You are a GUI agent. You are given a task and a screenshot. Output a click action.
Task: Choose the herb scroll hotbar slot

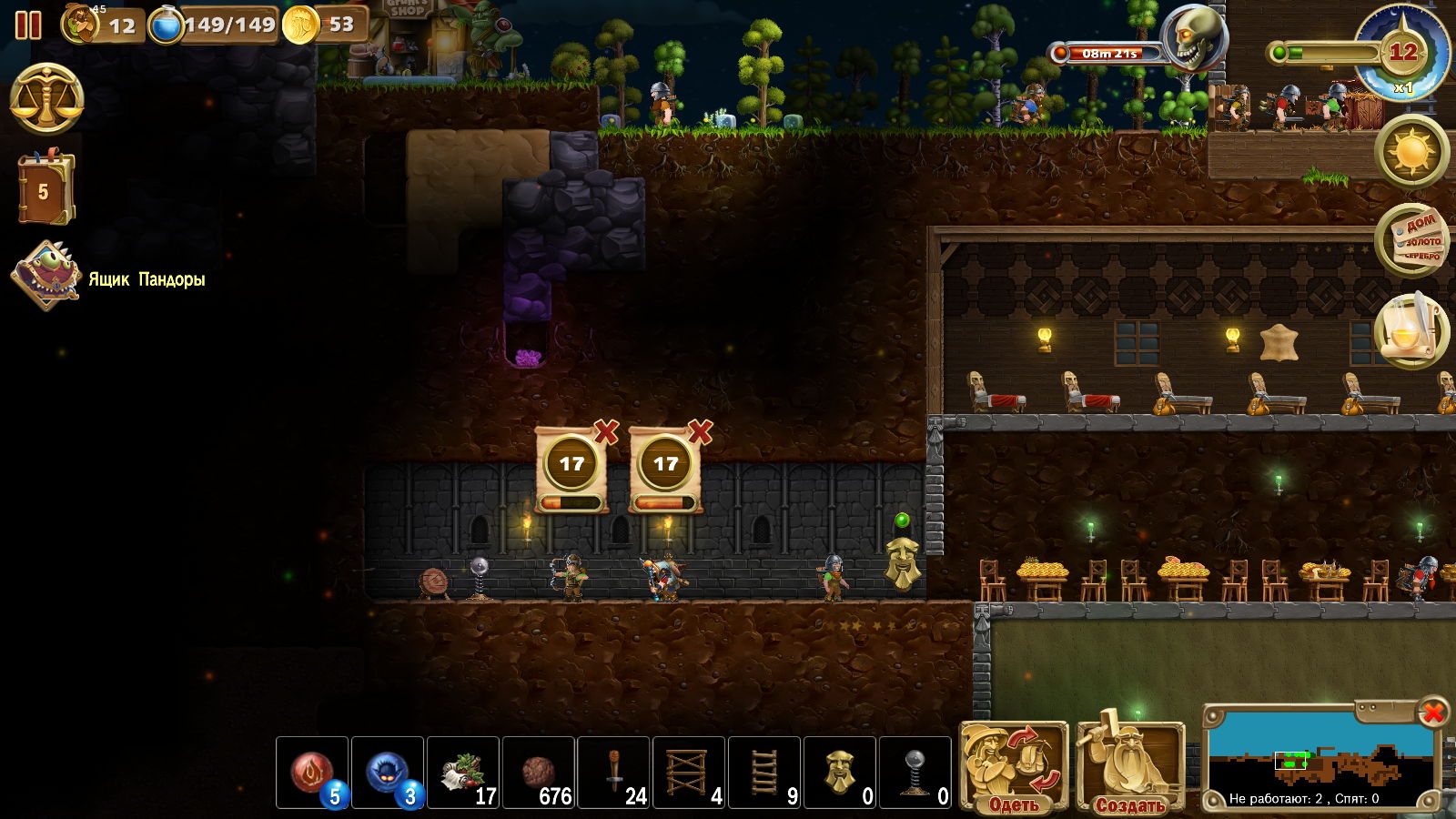(463, 773)
